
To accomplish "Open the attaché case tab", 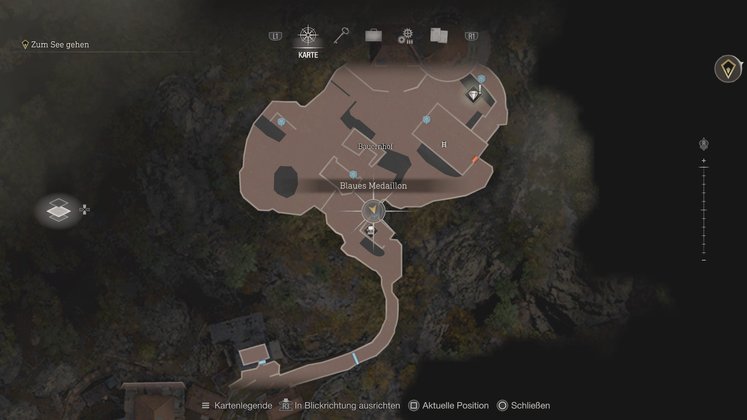I will coord(373,35).
